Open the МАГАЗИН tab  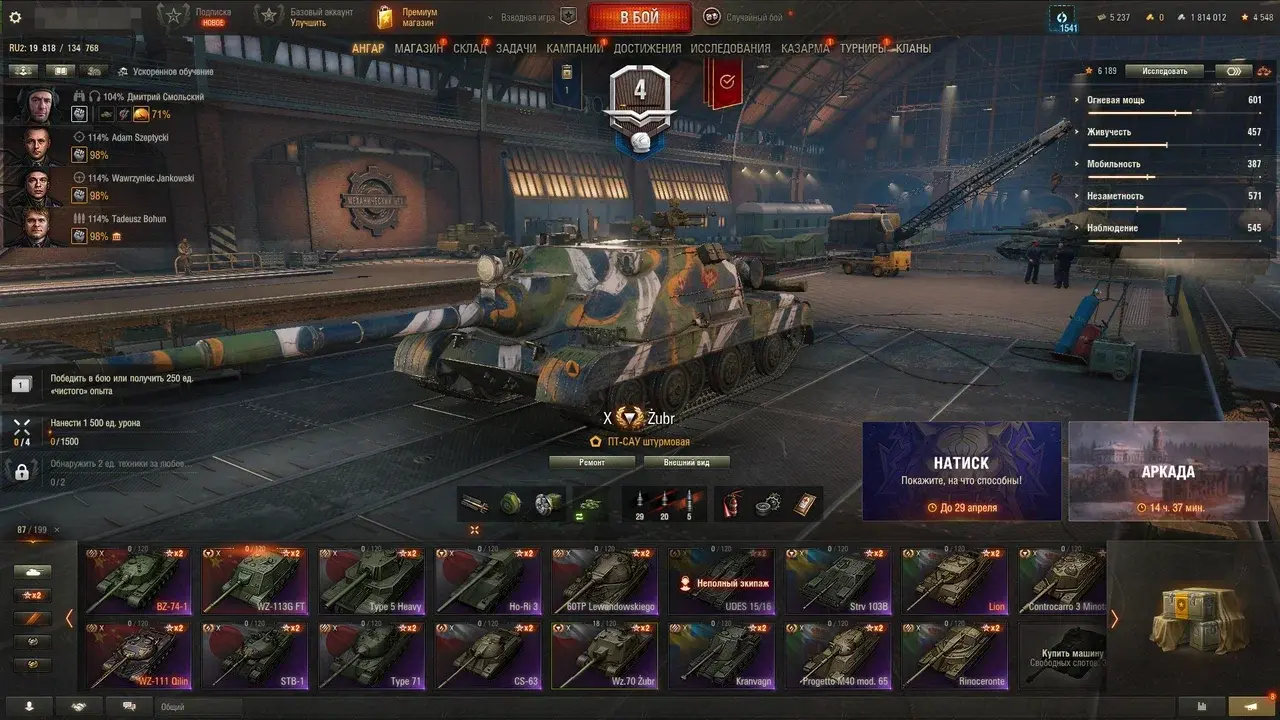click(x=418, y=48)
